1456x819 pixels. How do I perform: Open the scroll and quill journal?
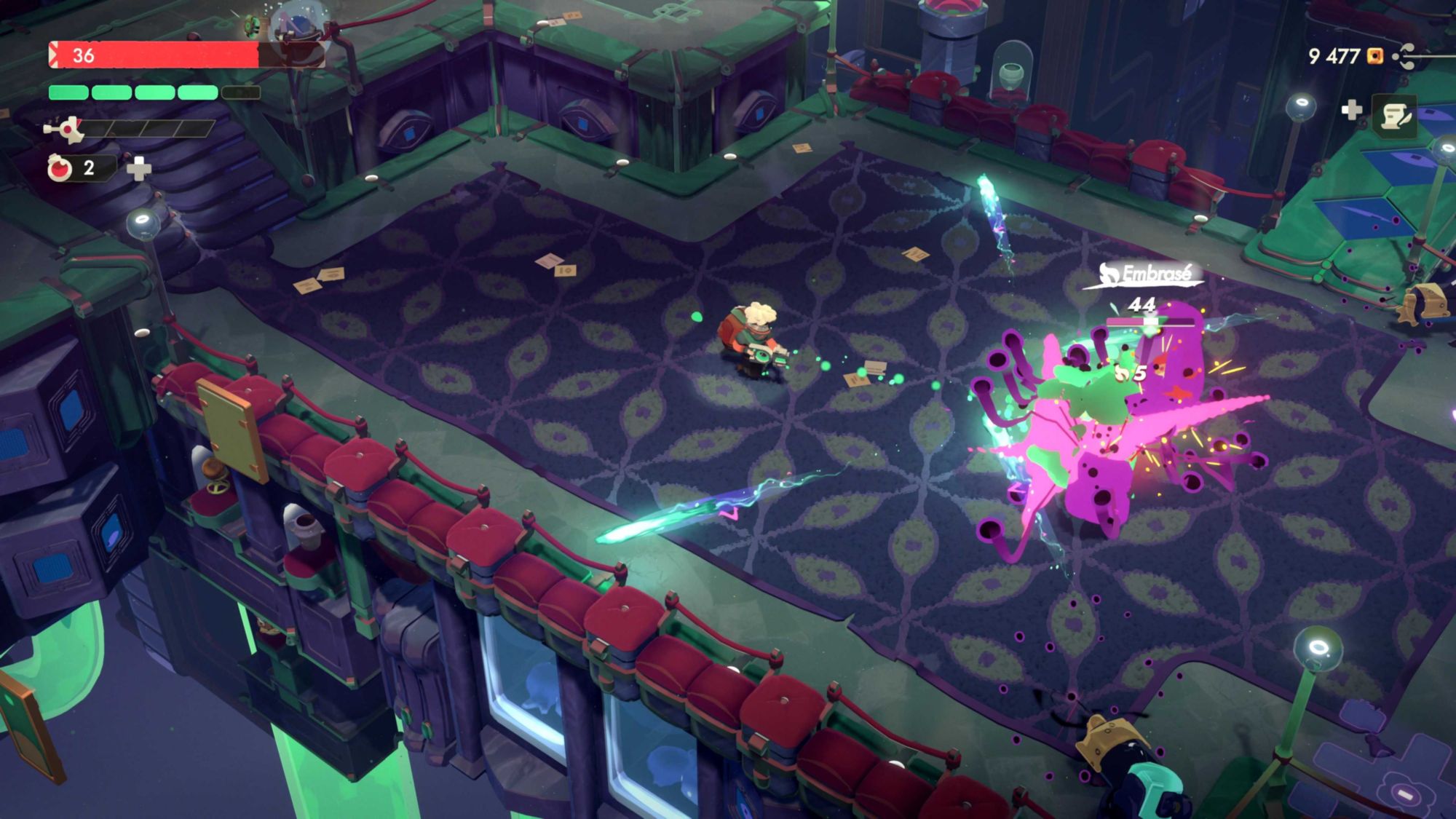pyautogui.click(x=1394, y=115)
